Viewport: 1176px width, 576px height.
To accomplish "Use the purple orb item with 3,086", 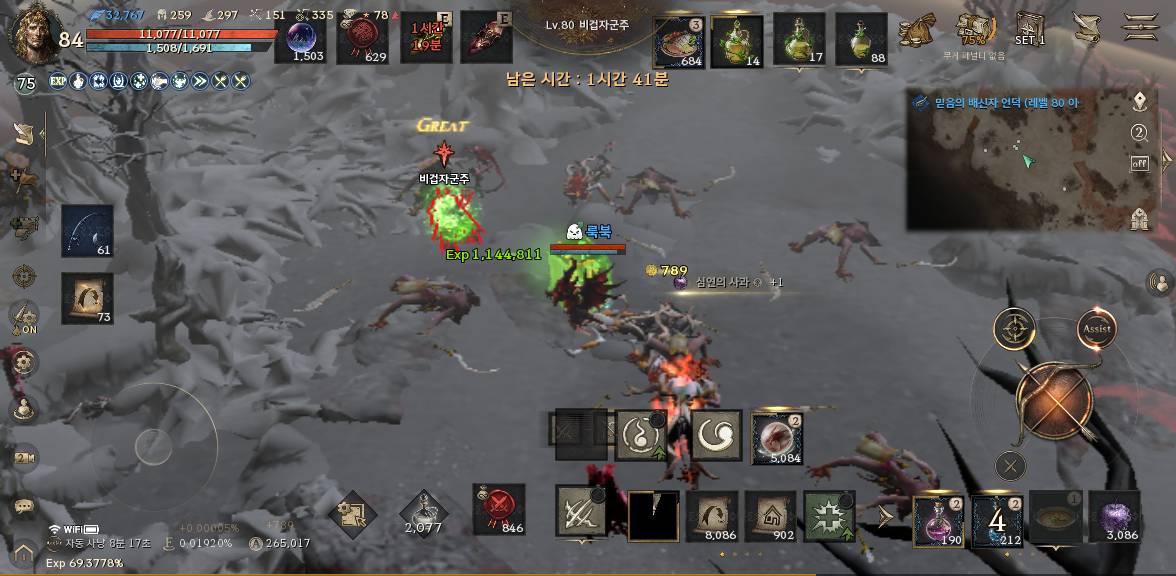I will tap(1114, 518).
